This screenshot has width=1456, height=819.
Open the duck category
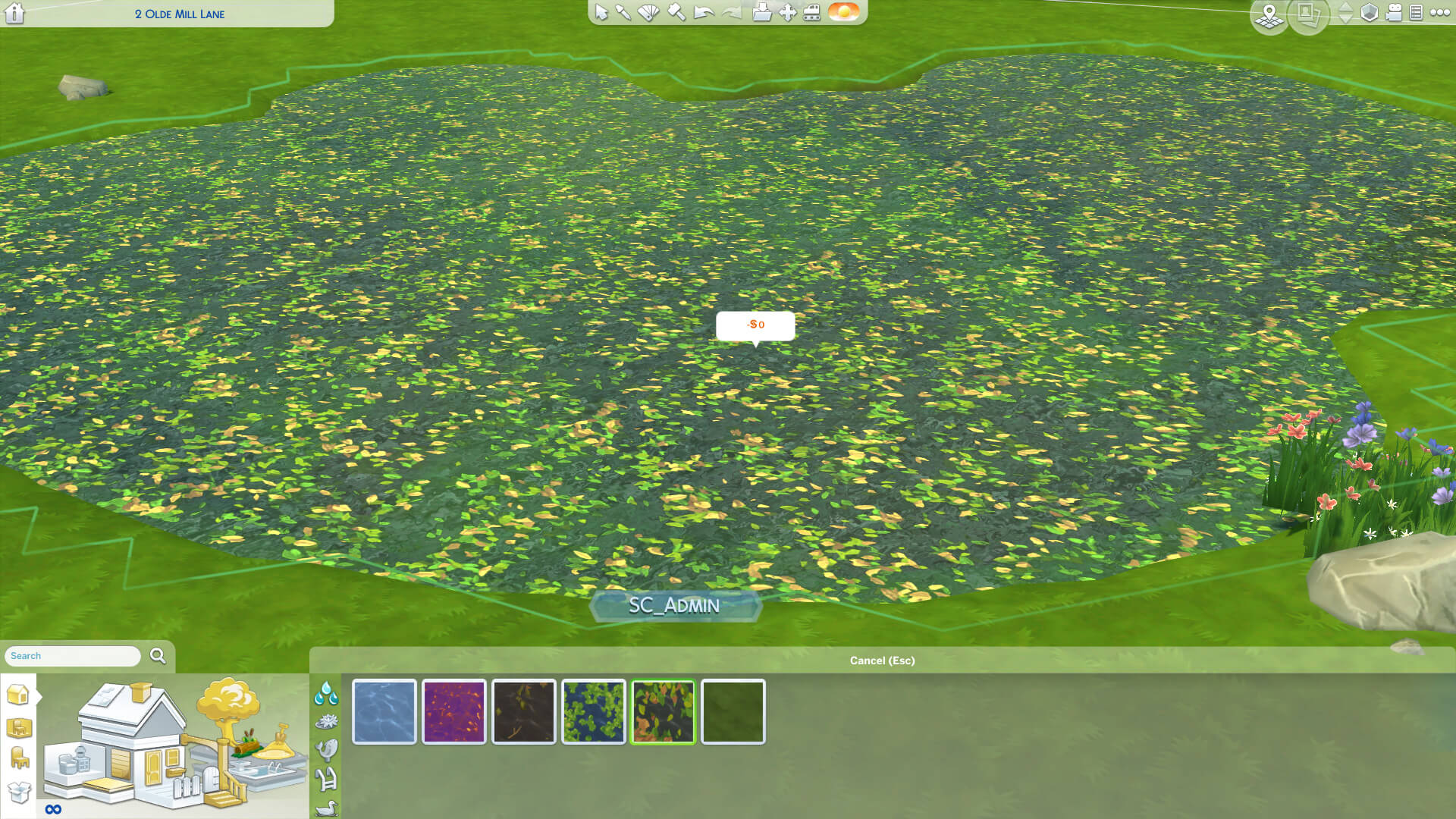tap(326, 808)
